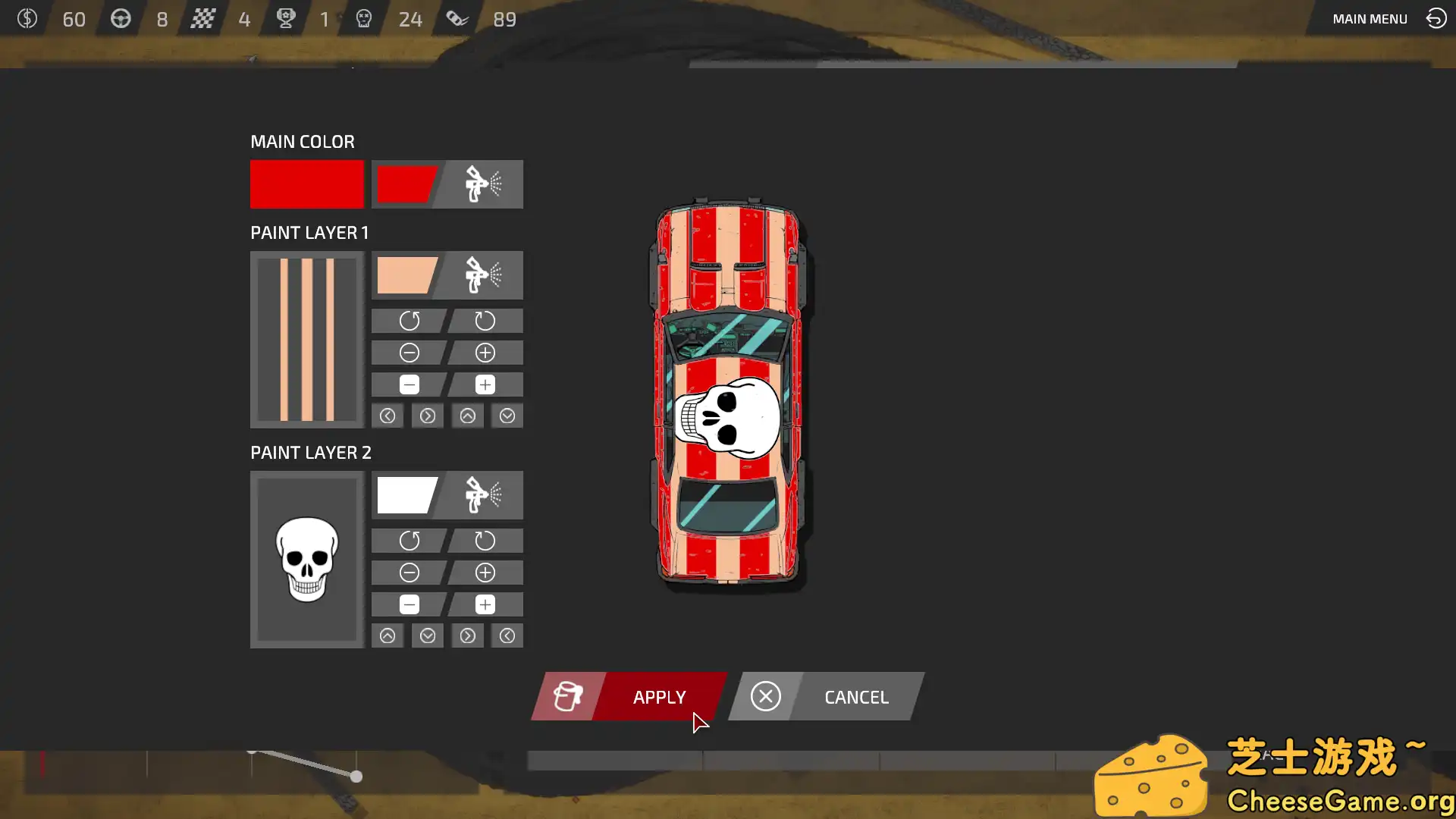
Task: Nudge Paint Layer 1 down with the arrow
Action: [507, 416]
